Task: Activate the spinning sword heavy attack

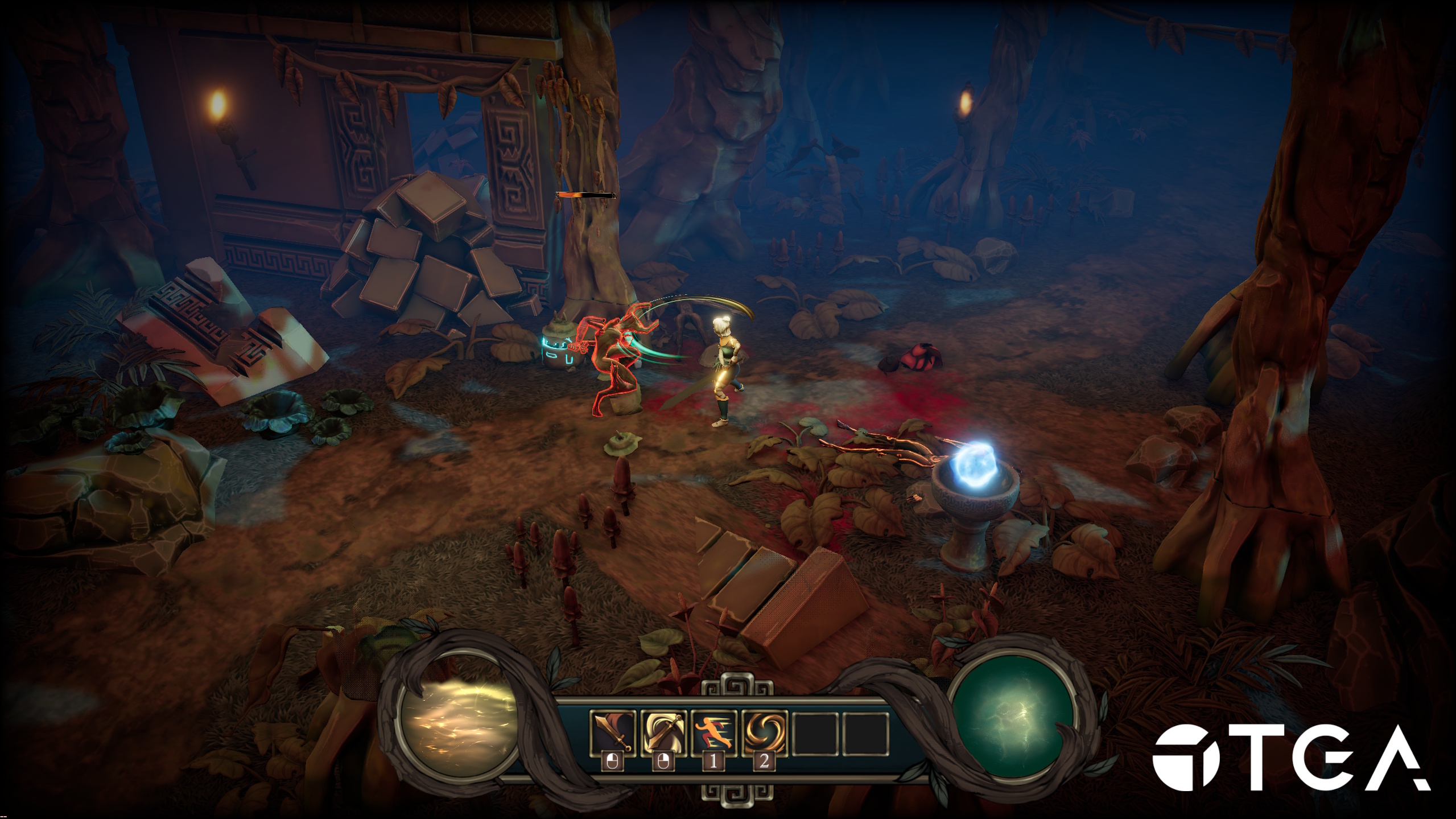Action: (663, 734)
